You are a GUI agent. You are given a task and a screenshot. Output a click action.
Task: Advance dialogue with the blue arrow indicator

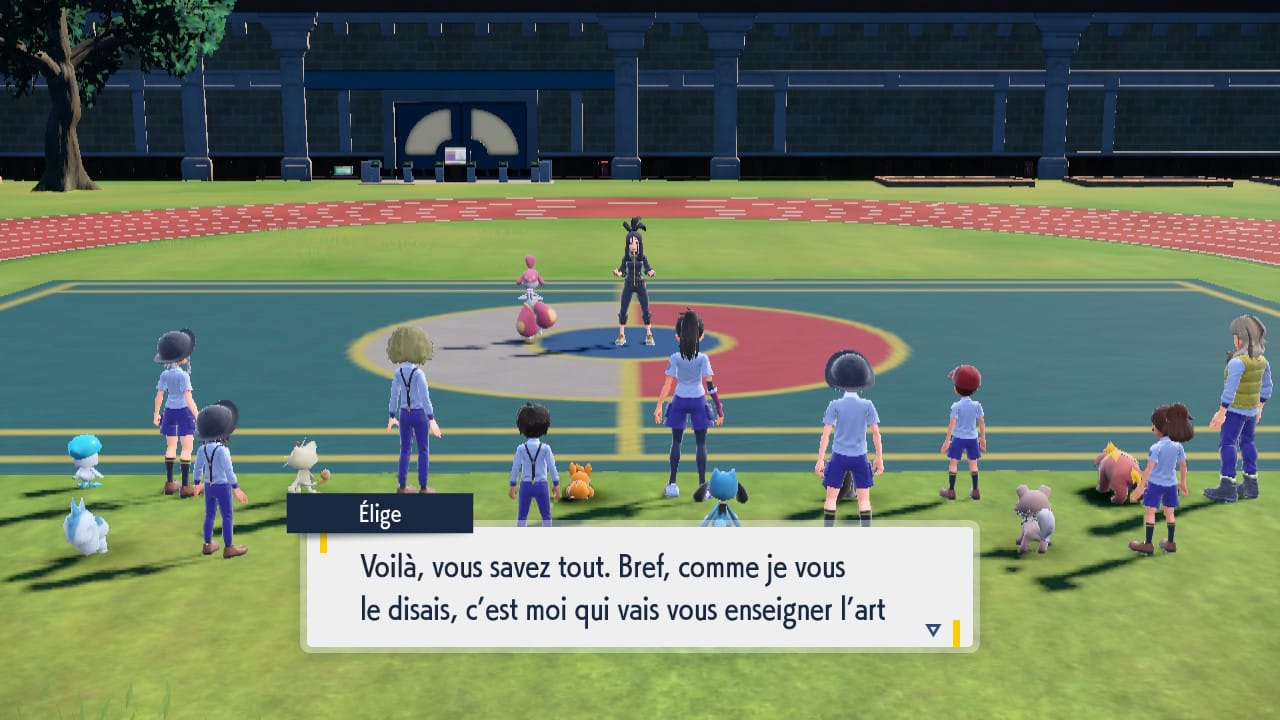tap(933, 630)
